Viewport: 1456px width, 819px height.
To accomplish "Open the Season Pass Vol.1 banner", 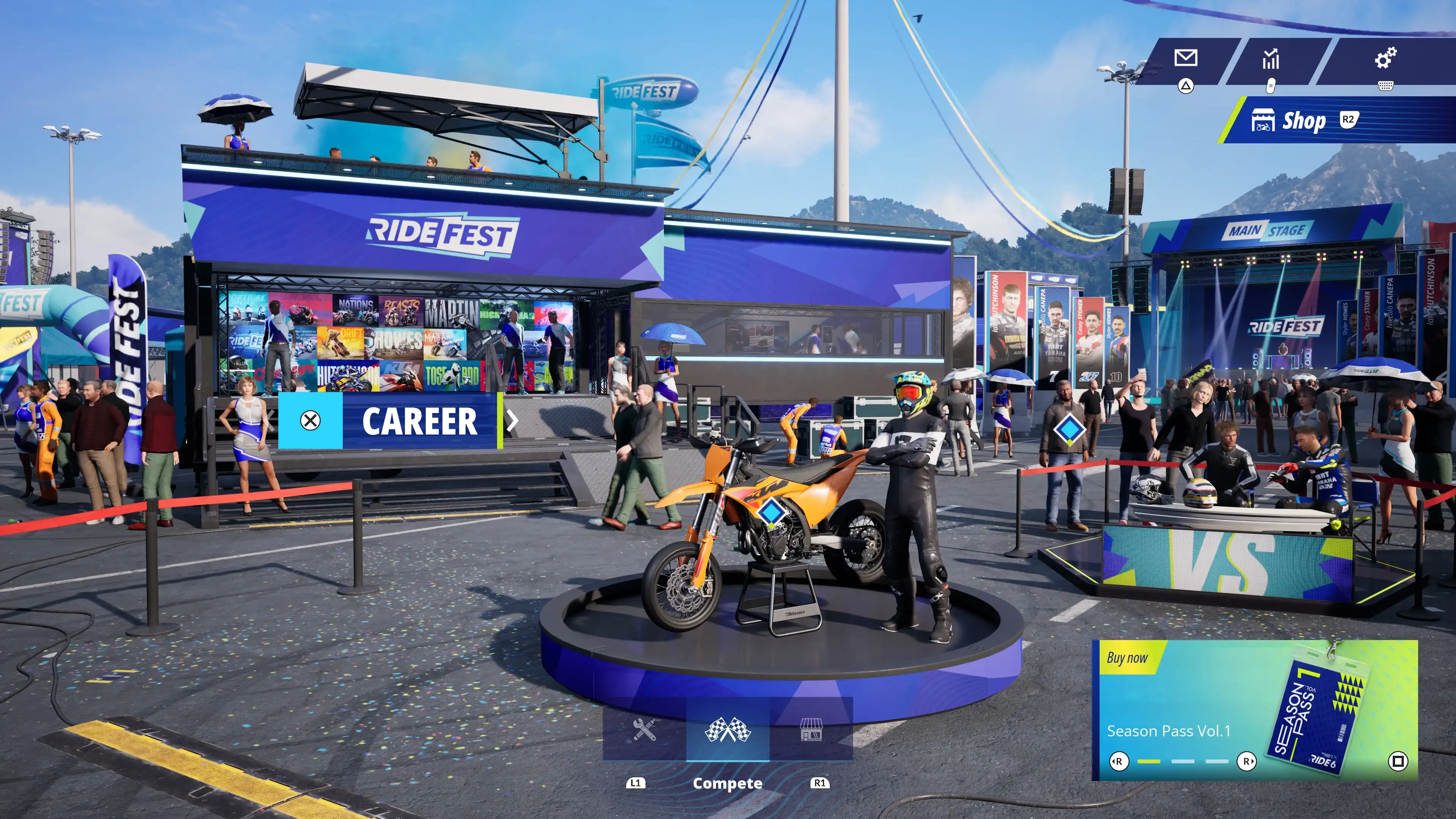I will tap(1254, 710).
